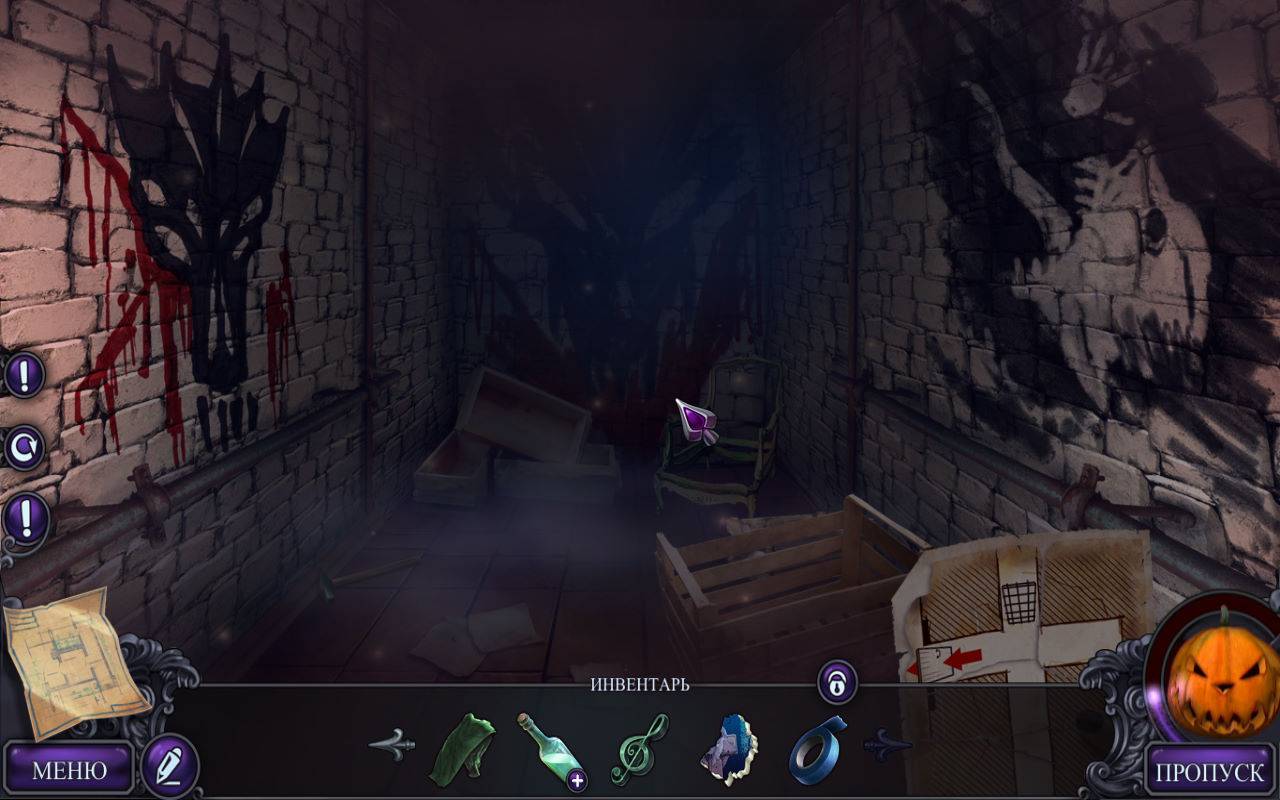
Task: Click the ПРОПУСК skip button
Action: [x=1210, y=772]
